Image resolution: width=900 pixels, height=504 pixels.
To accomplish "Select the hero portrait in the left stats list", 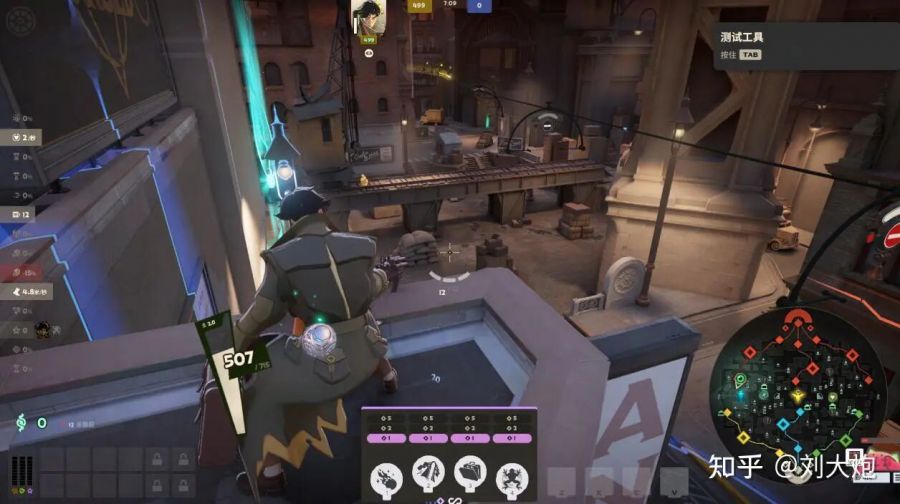I will click(x=42, y=329).
